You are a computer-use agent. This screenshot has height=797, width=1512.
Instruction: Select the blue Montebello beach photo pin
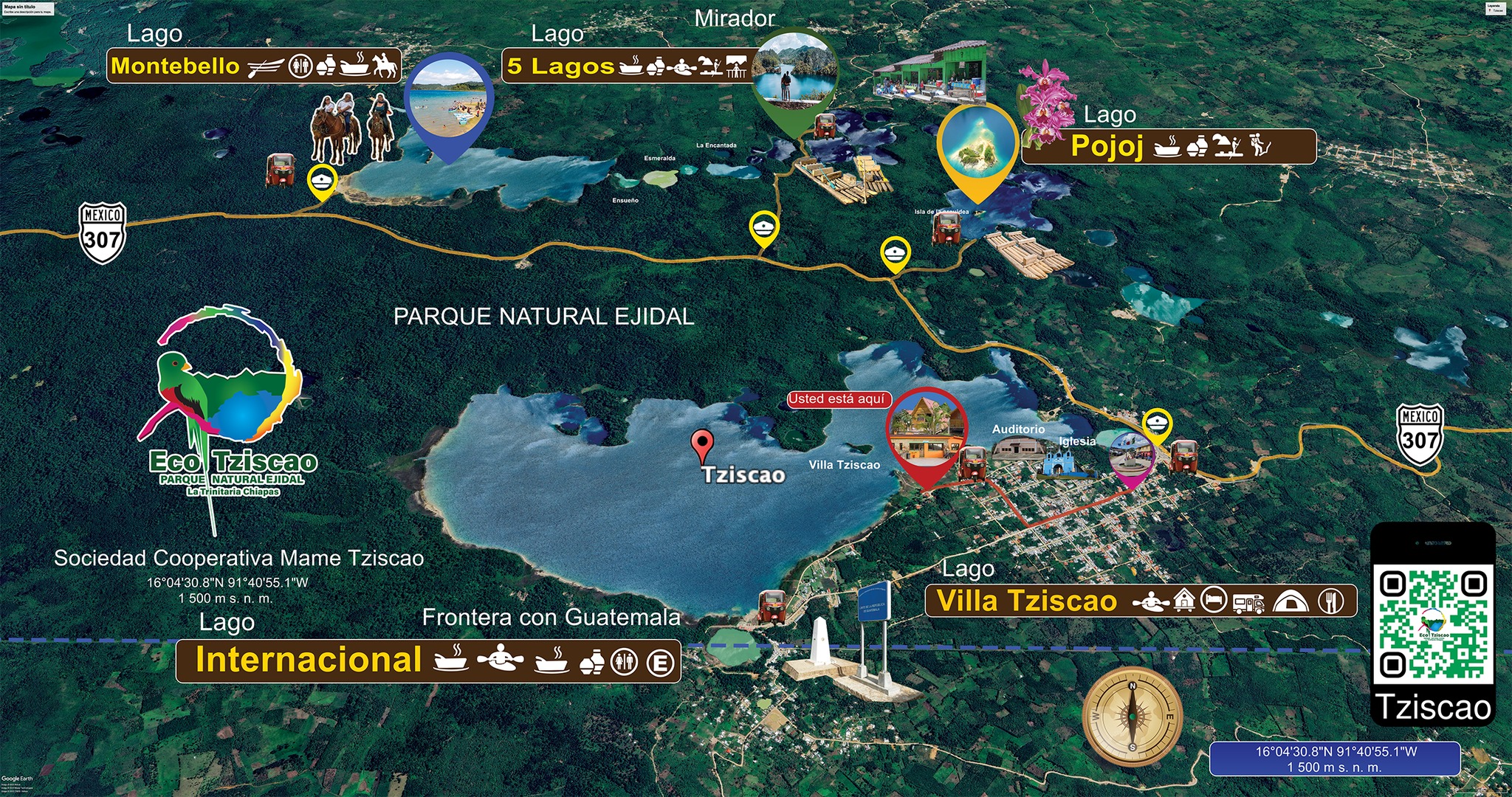coord(450,101)
